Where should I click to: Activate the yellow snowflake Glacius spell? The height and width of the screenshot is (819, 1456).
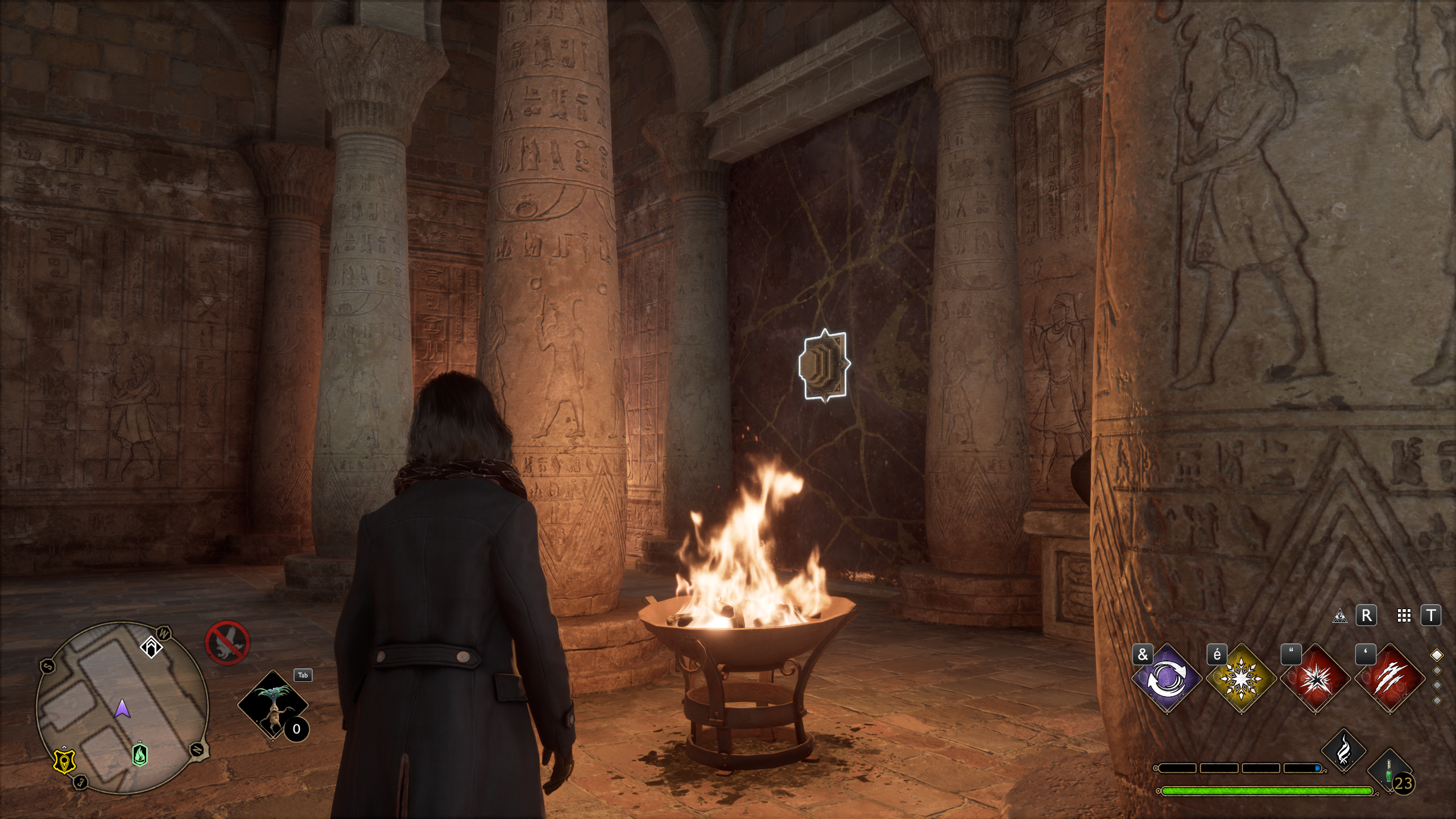(1240, 679)
